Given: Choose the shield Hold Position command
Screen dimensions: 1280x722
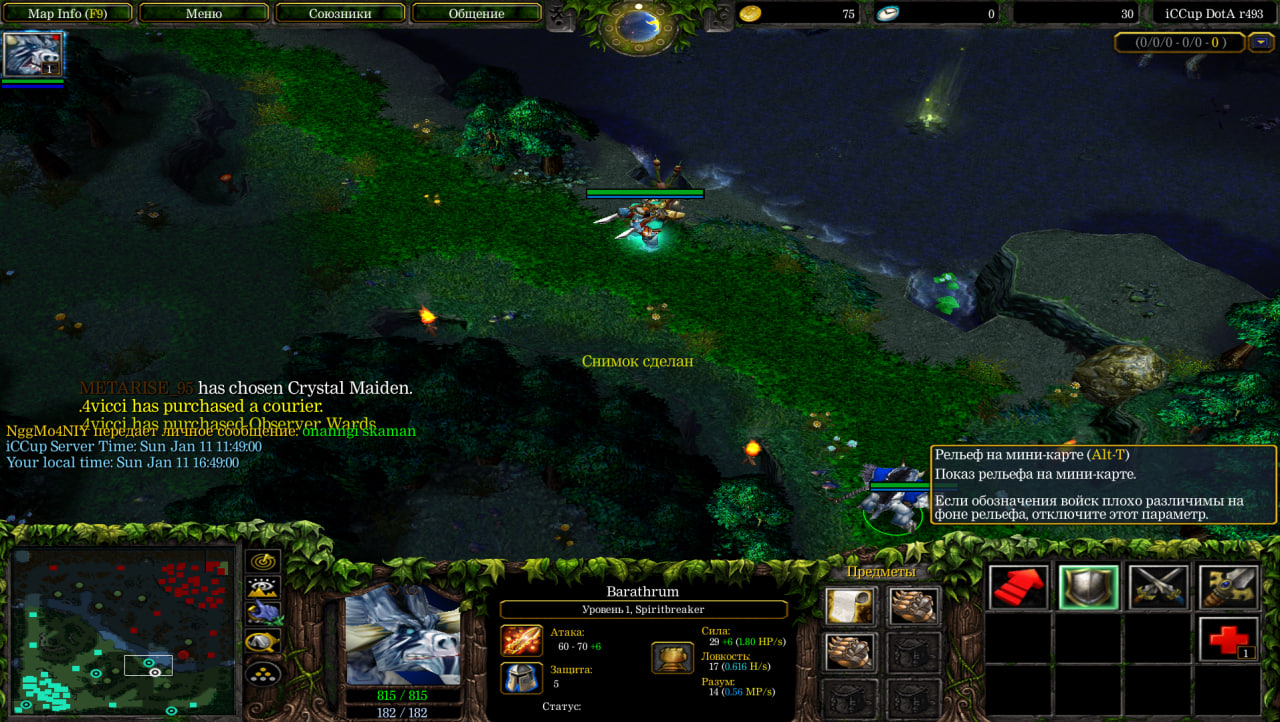Looking at the screenshot, I should pyautogui.click(x=1089, y=587).
